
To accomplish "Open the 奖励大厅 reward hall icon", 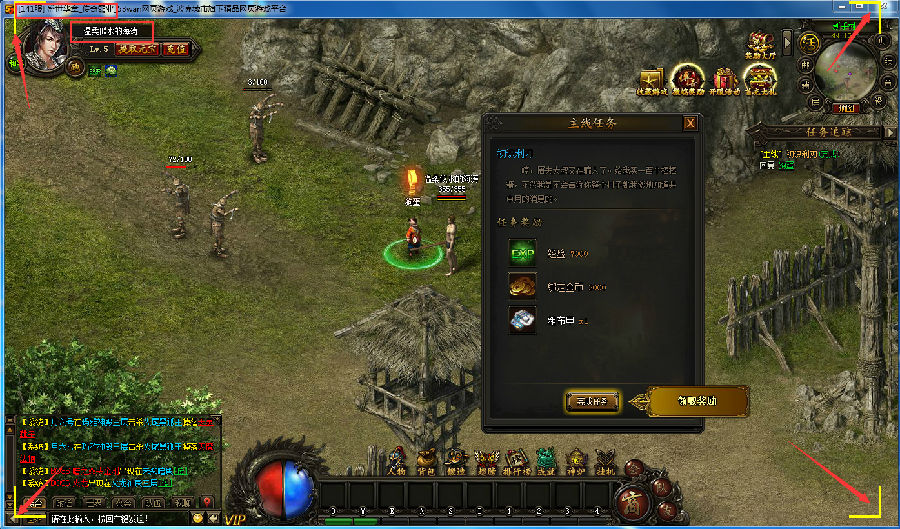I will point(763,46).
